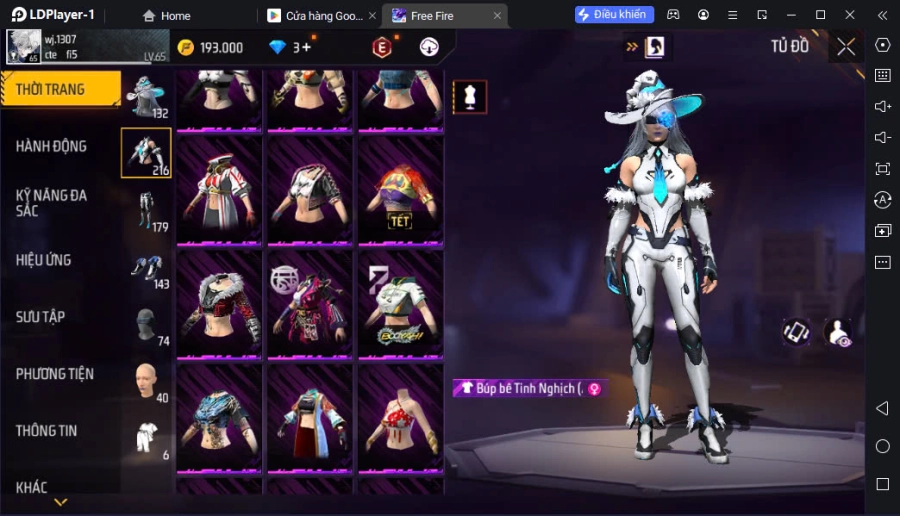Open the shoes subcategory showing 143

(146, 268)
